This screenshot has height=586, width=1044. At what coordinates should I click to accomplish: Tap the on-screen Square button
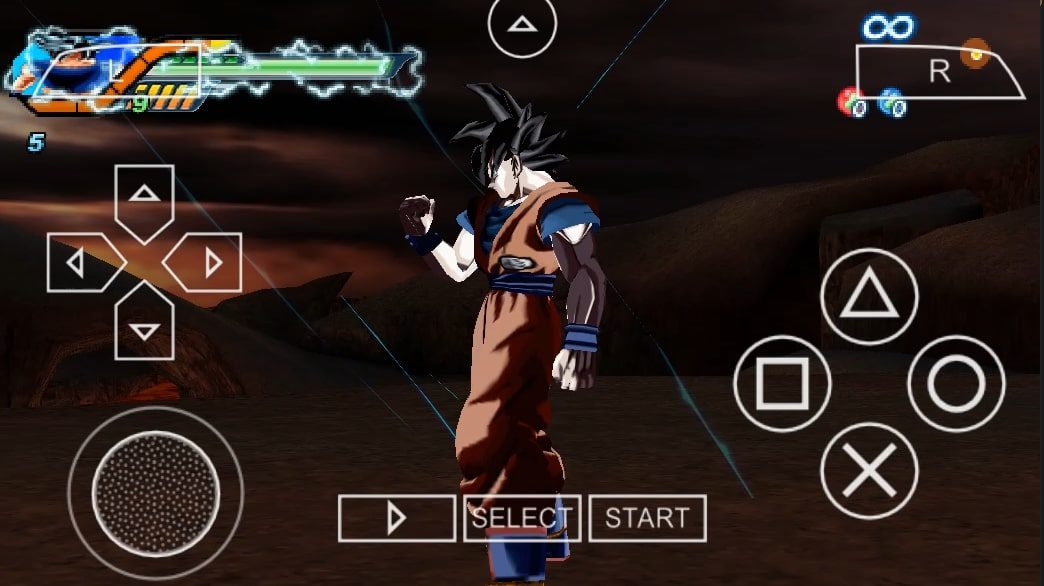782,384
